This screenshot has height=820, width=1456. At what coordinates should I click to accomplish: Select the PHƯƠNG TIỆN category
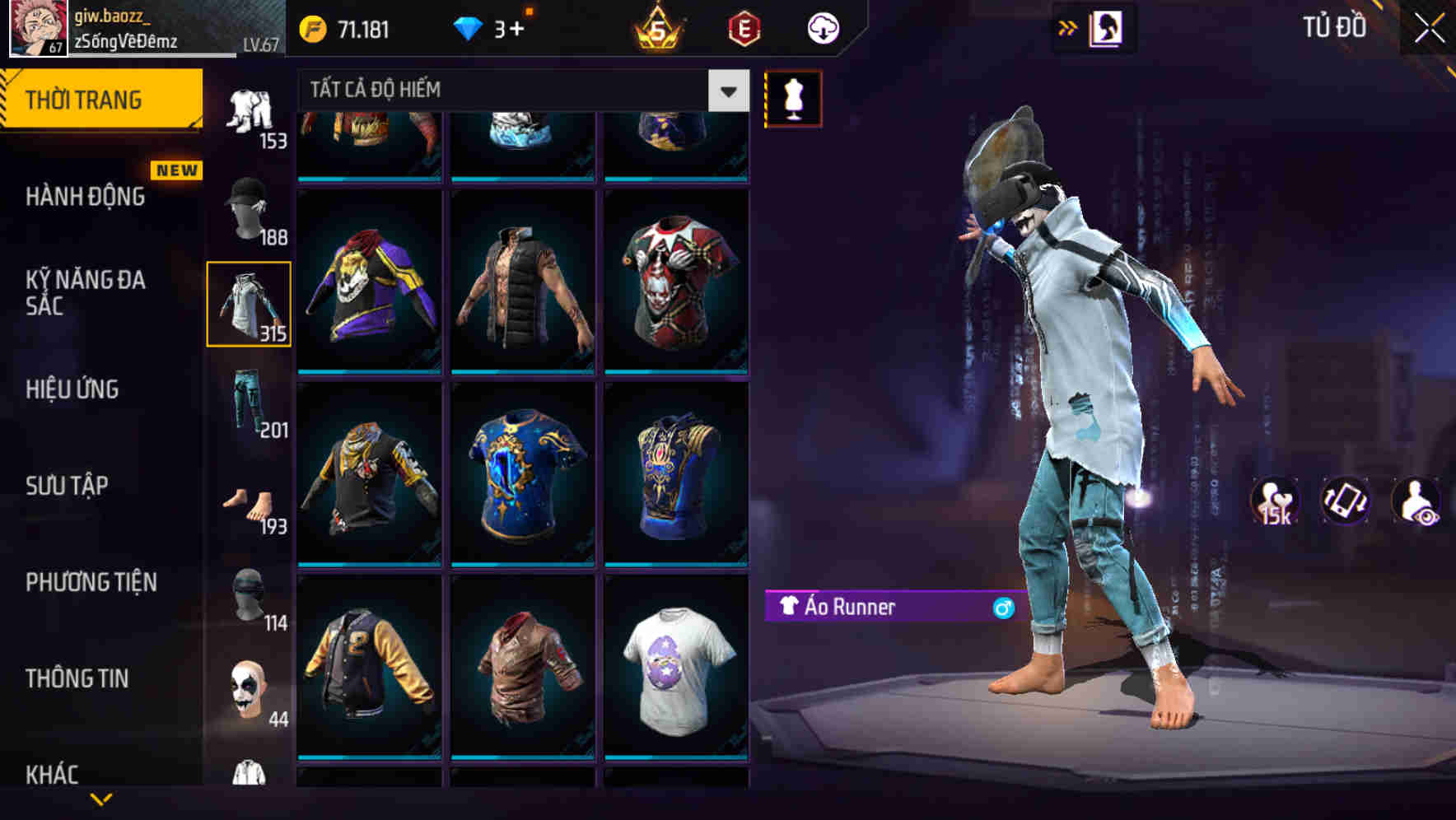(x=91, y=582)
